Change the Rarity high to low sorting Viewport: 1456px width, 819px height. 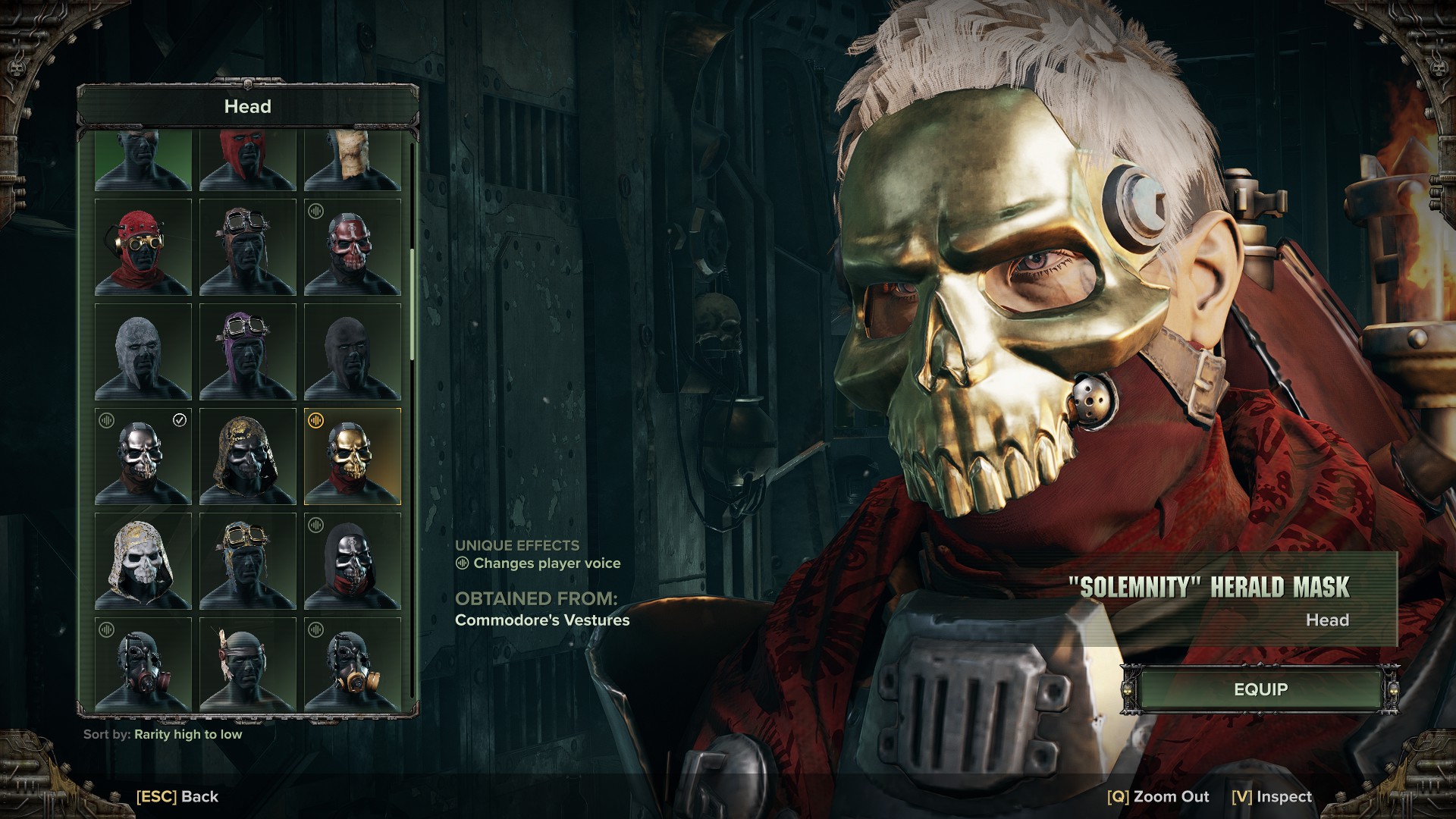[187, 734]
